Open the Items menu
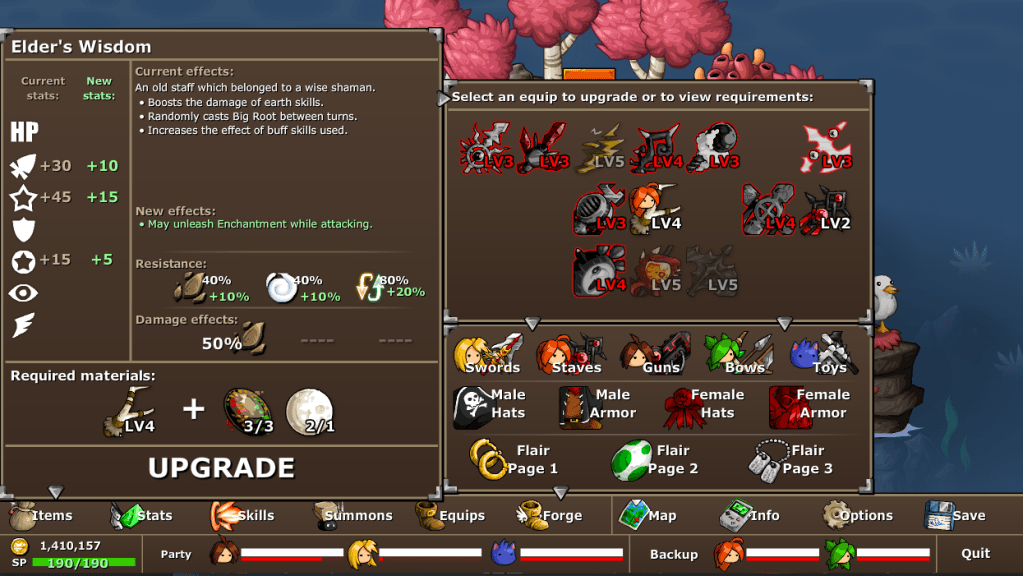The image size is (1023, 576). tap(42, 515)
